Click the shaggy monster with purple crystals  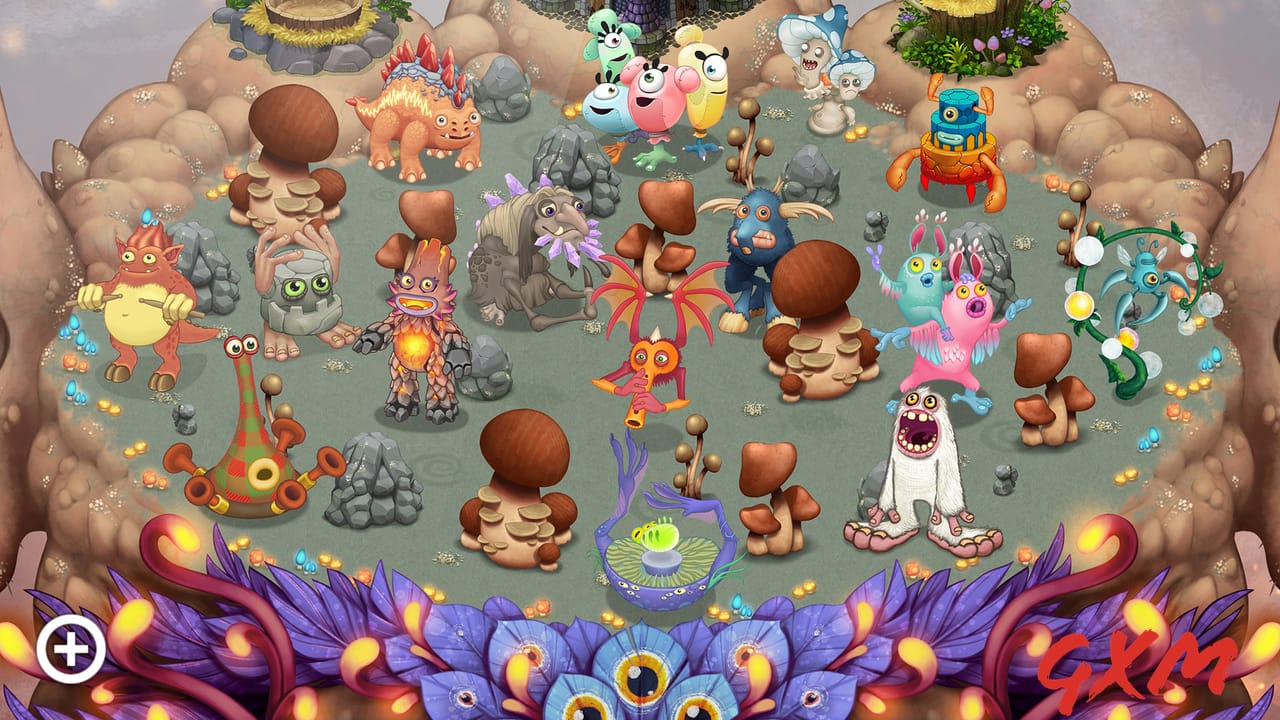[530, 250]
